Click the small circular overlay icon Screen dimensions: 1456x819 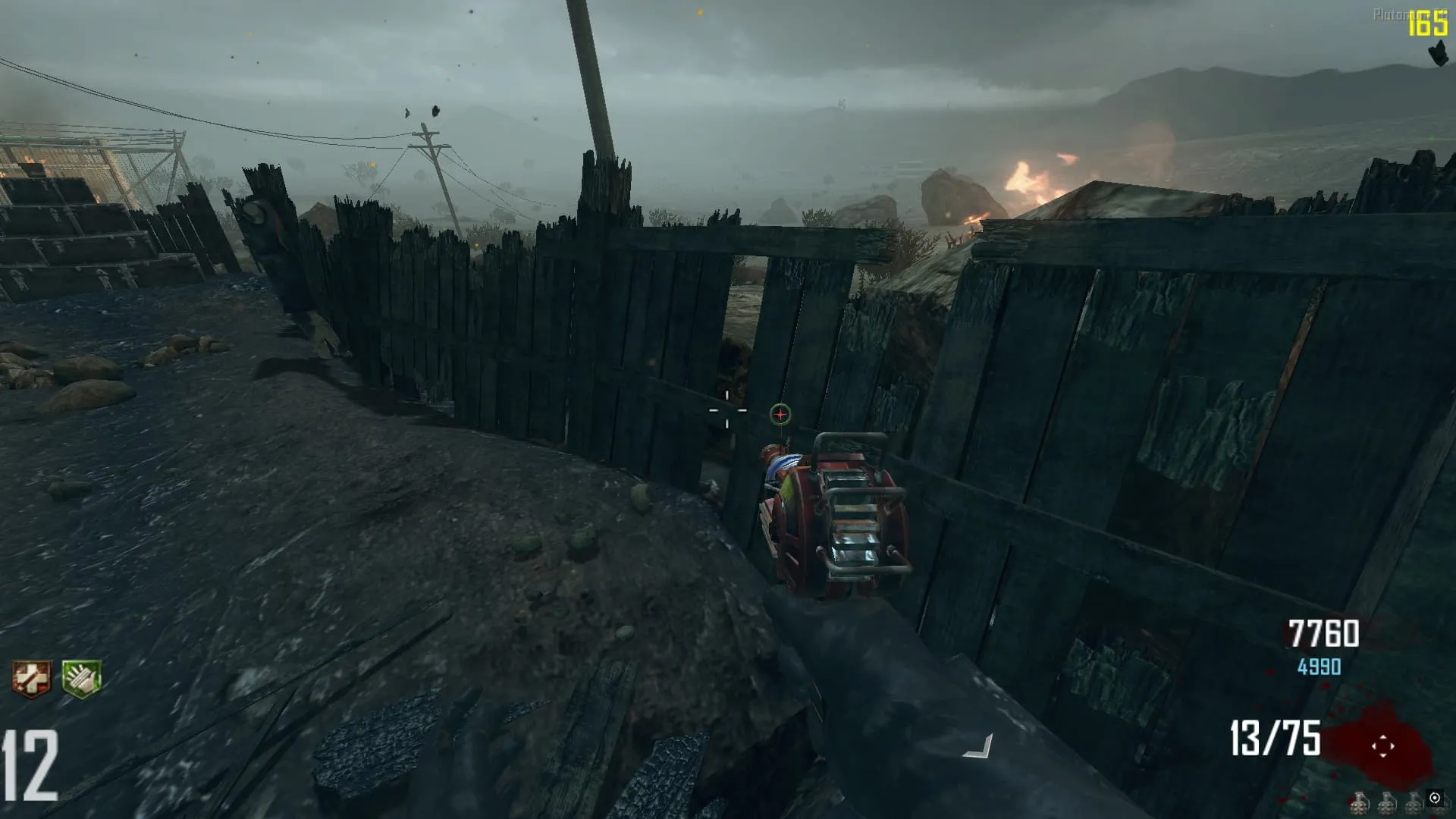point(1434,798)
